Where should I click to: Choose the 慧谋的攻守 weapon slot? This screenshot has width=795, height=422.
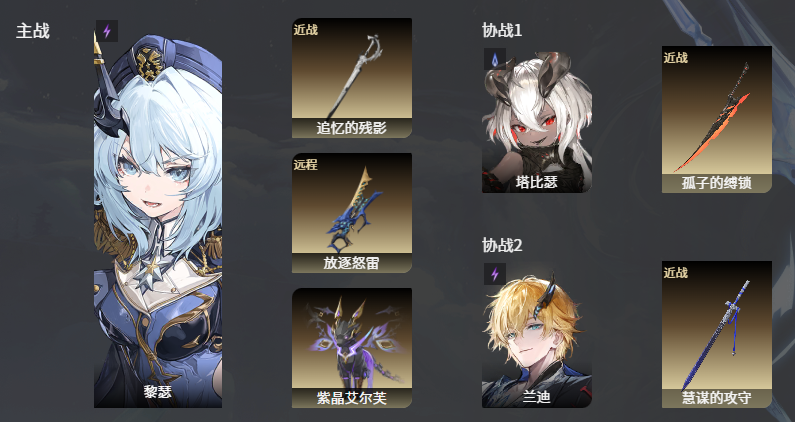coord(717,335)
